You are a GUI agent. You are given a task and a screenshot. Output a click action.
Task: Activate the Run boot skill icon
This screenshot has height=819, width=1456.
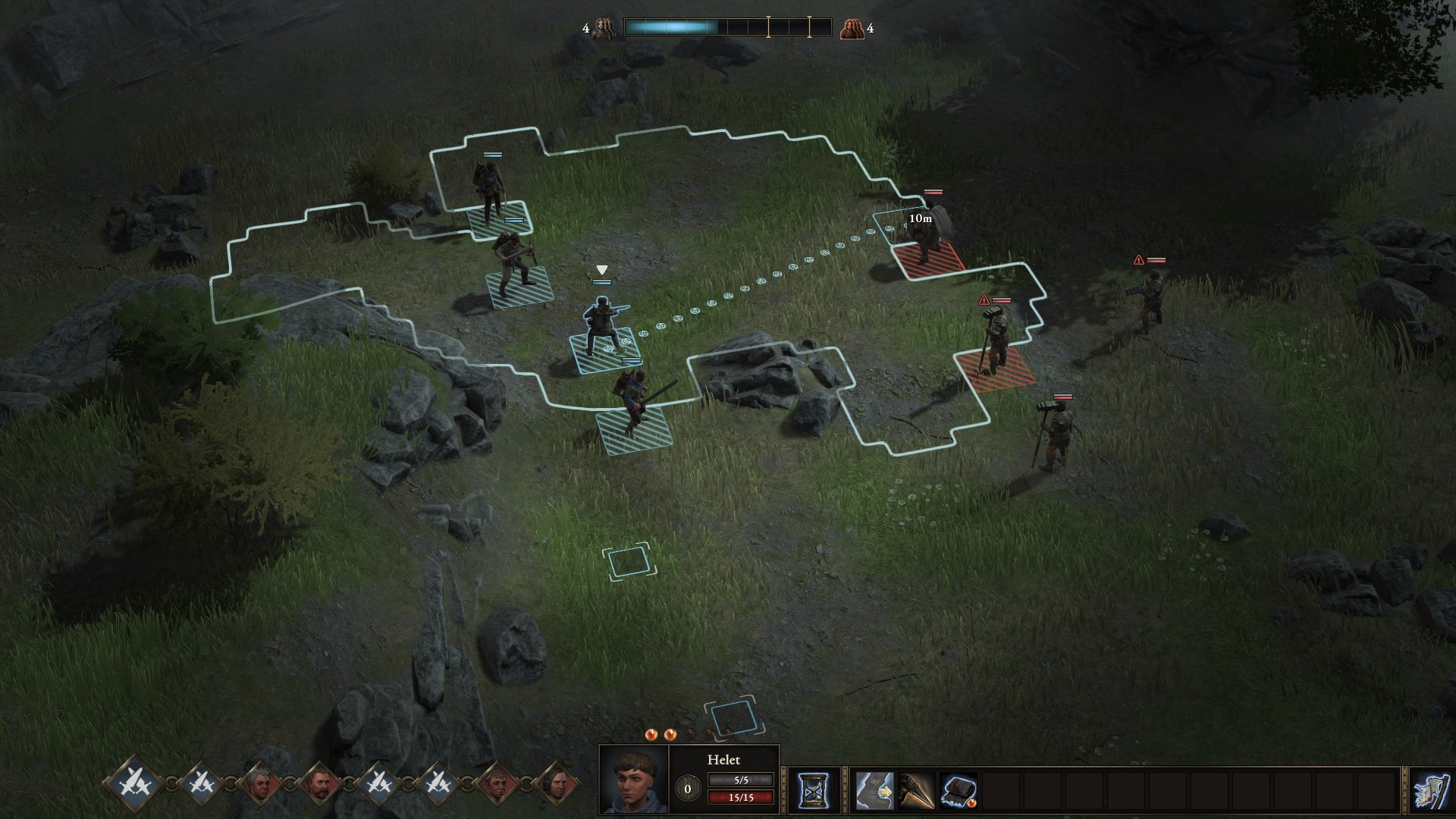(x=877, y=792)
